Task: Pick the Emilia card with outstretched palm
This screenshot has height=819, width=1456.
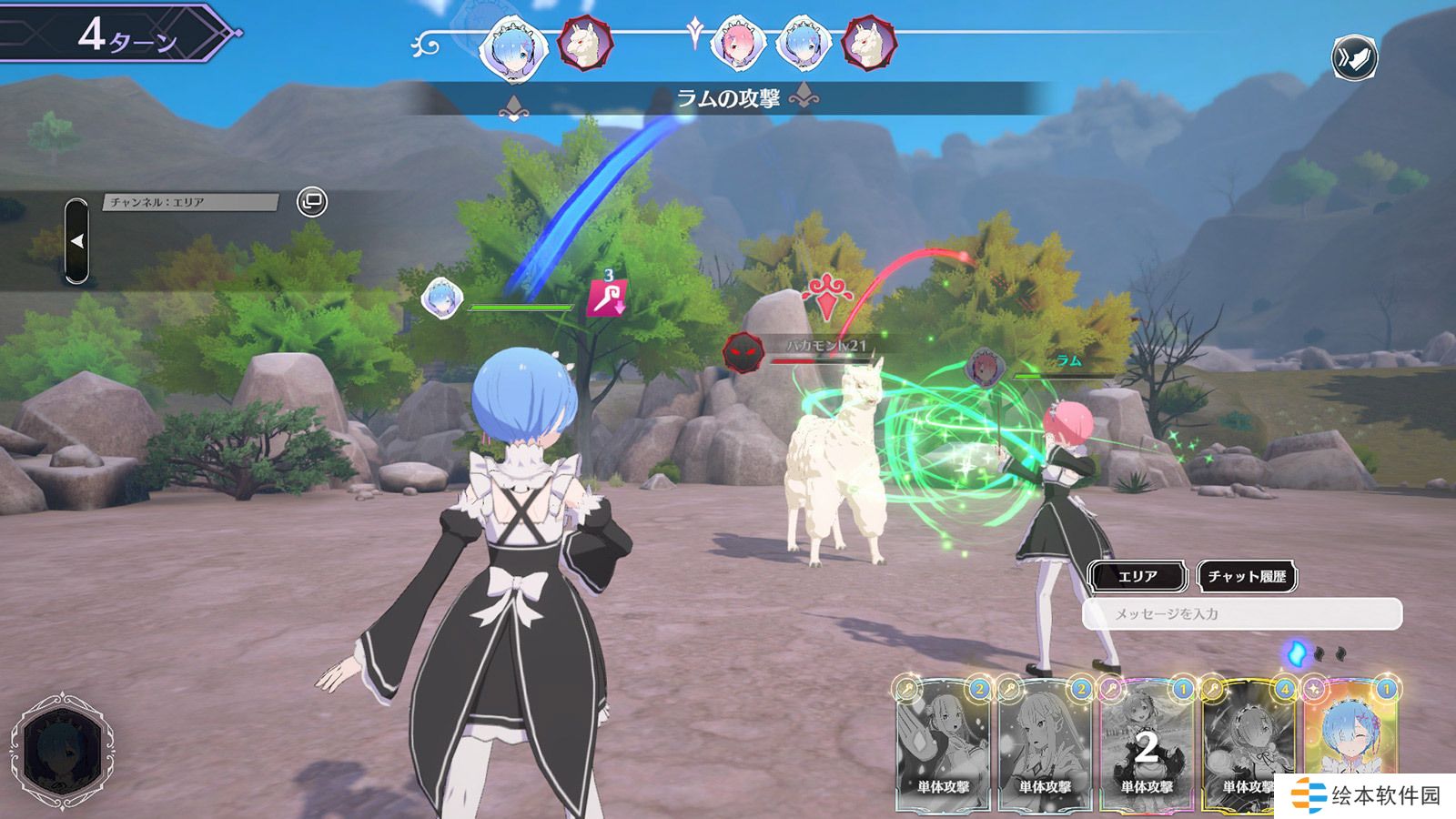Action: tap(944, 746)
